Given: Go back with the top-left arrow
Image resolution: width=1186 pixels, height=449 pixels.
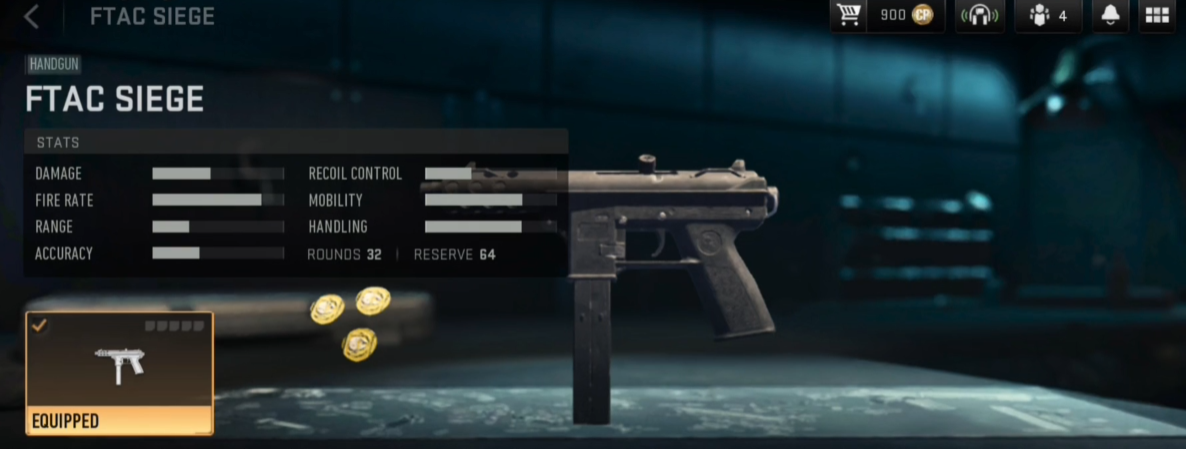Looking at the screenshot, I should (31, 16).
